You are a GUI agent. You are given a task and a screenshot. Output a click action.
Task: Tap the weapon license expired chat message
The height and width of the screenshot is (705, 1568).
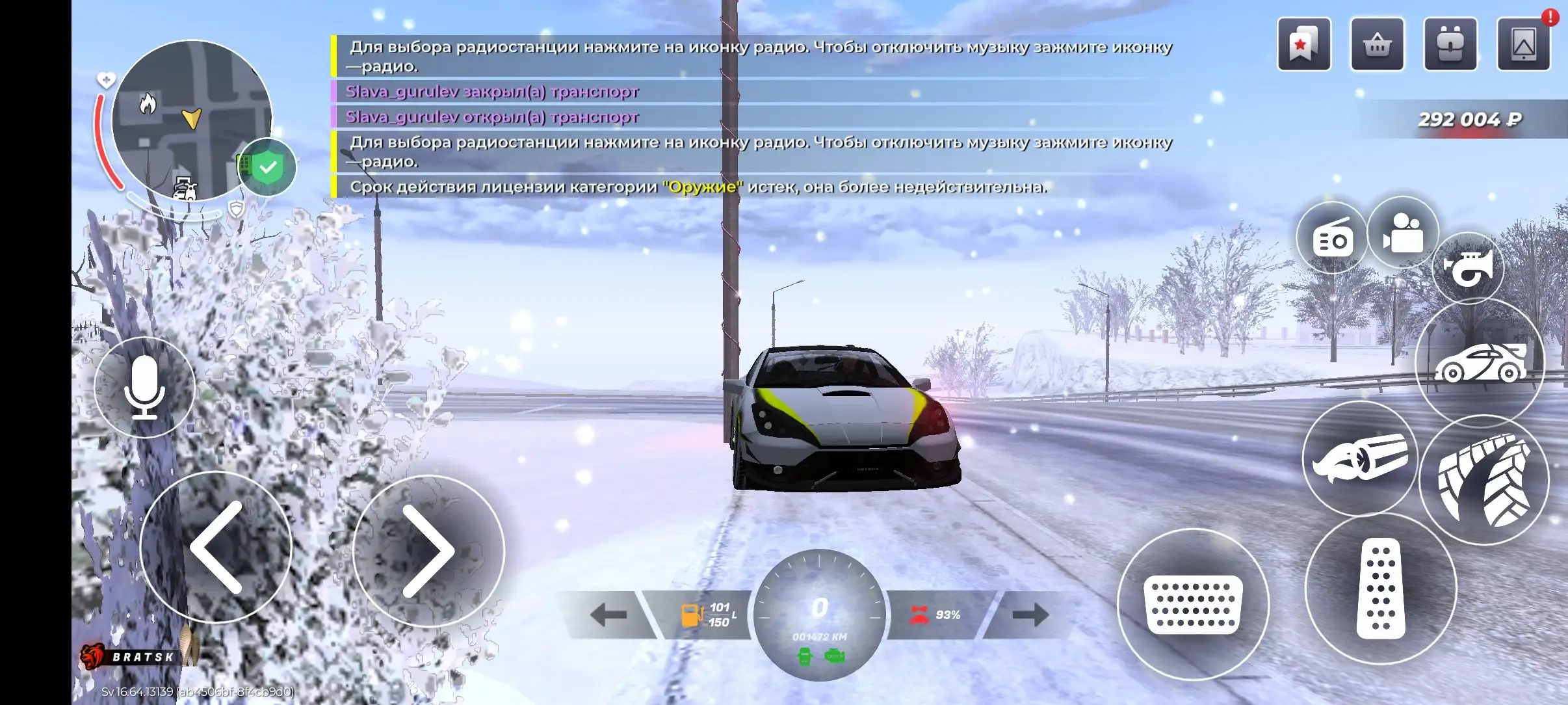tap(698, 187)
